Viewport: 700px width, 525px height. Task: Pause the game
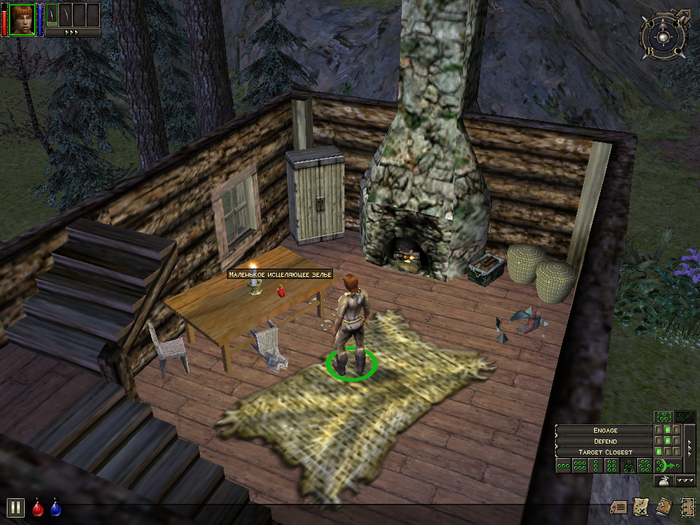point(16,507)
